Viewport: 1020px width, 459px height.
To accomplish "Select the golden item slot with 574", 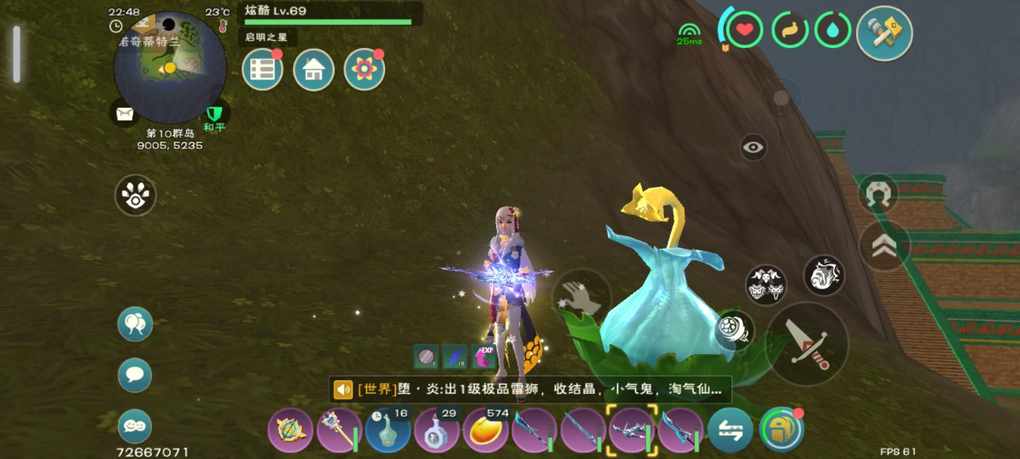I will pyautogui.click(x=486, y=431).
